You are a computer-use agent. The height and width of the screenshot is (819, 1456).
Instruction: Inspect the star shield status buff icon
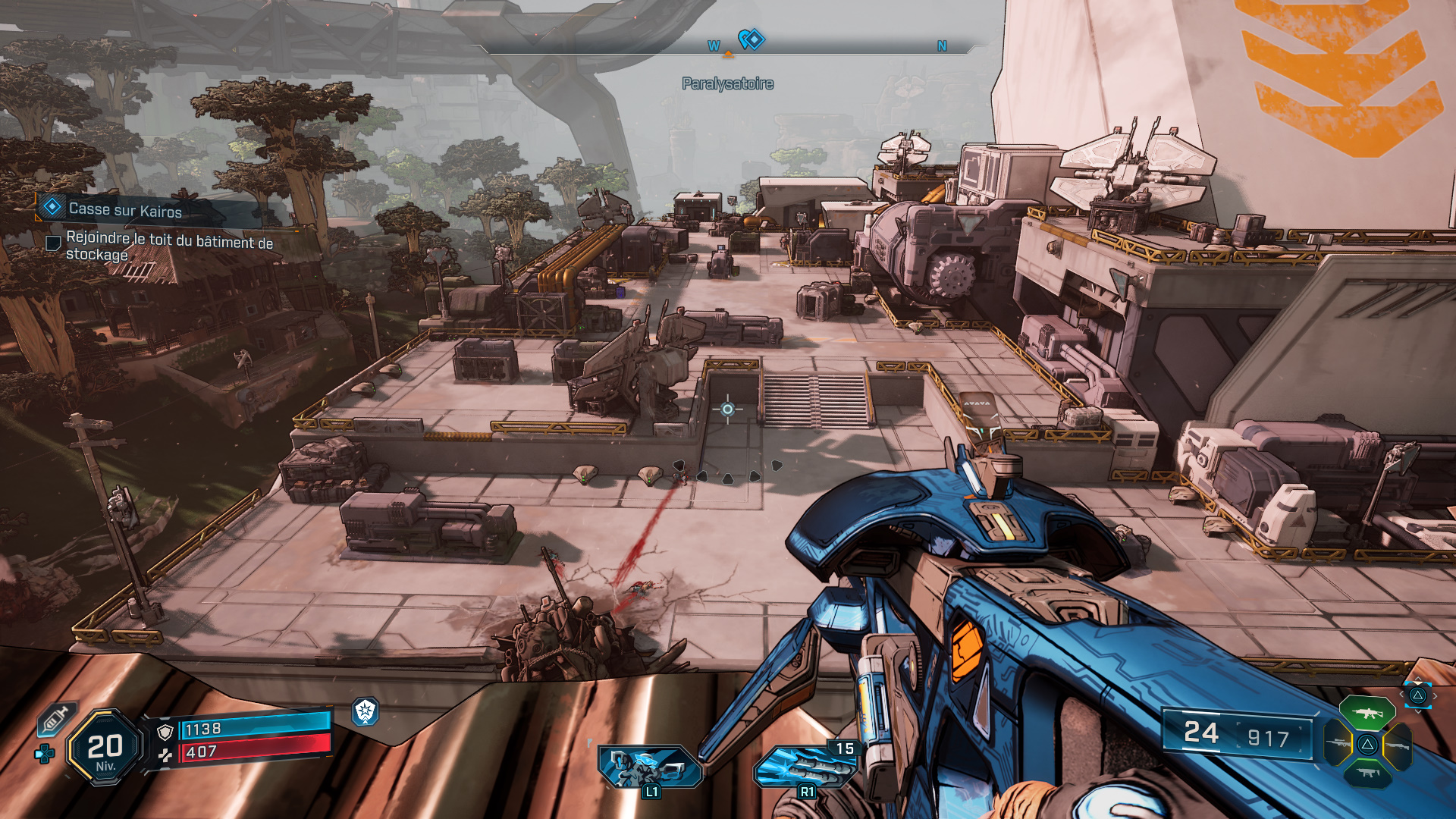click(366, 711)
